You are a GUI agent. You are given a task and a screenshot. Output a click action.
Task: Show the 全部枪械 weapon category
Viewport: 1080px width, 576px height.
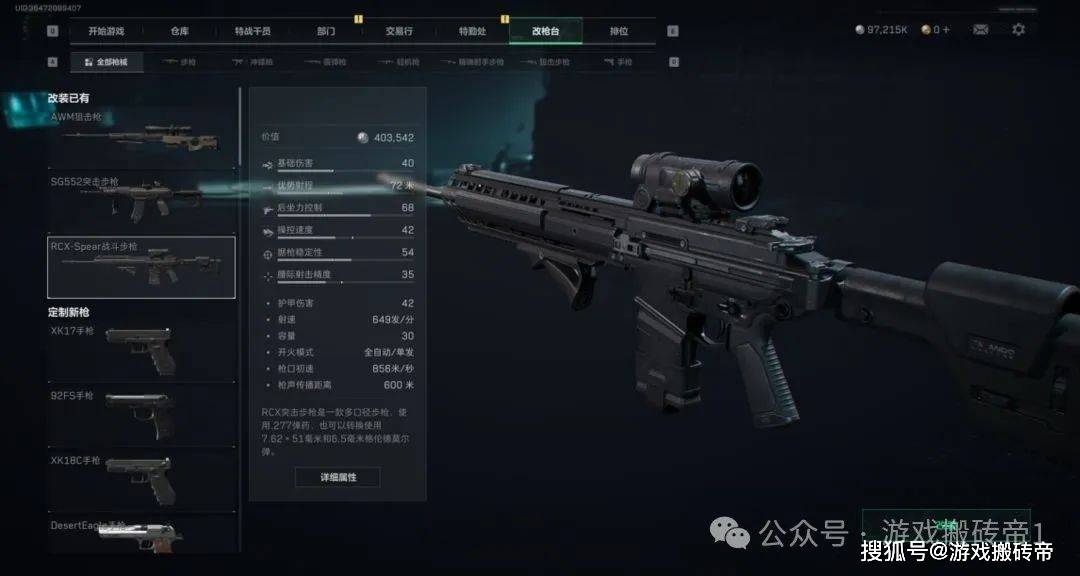pos(106,62)
